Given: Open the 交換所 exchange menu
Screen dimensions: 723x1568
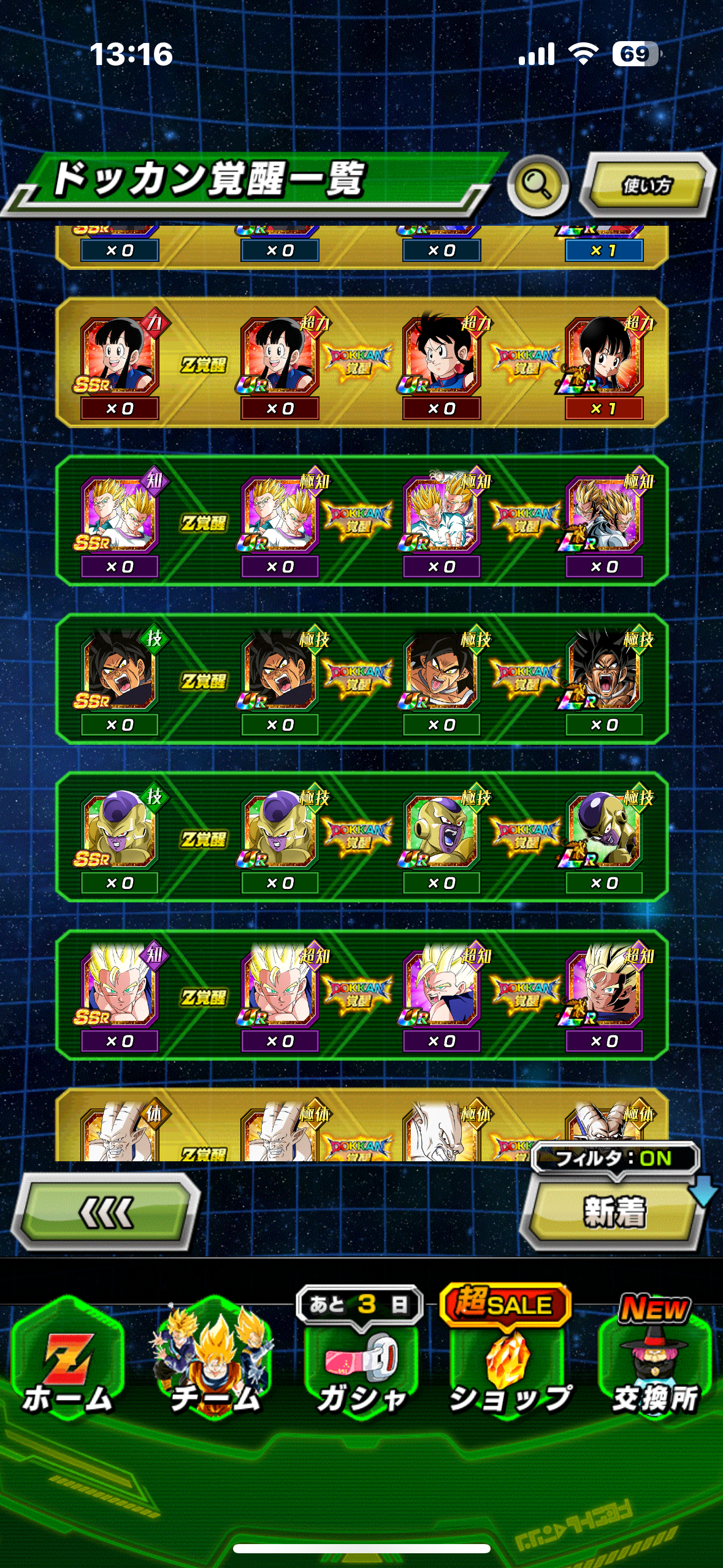Looking at the screenshot, I should coord(655,1362).
